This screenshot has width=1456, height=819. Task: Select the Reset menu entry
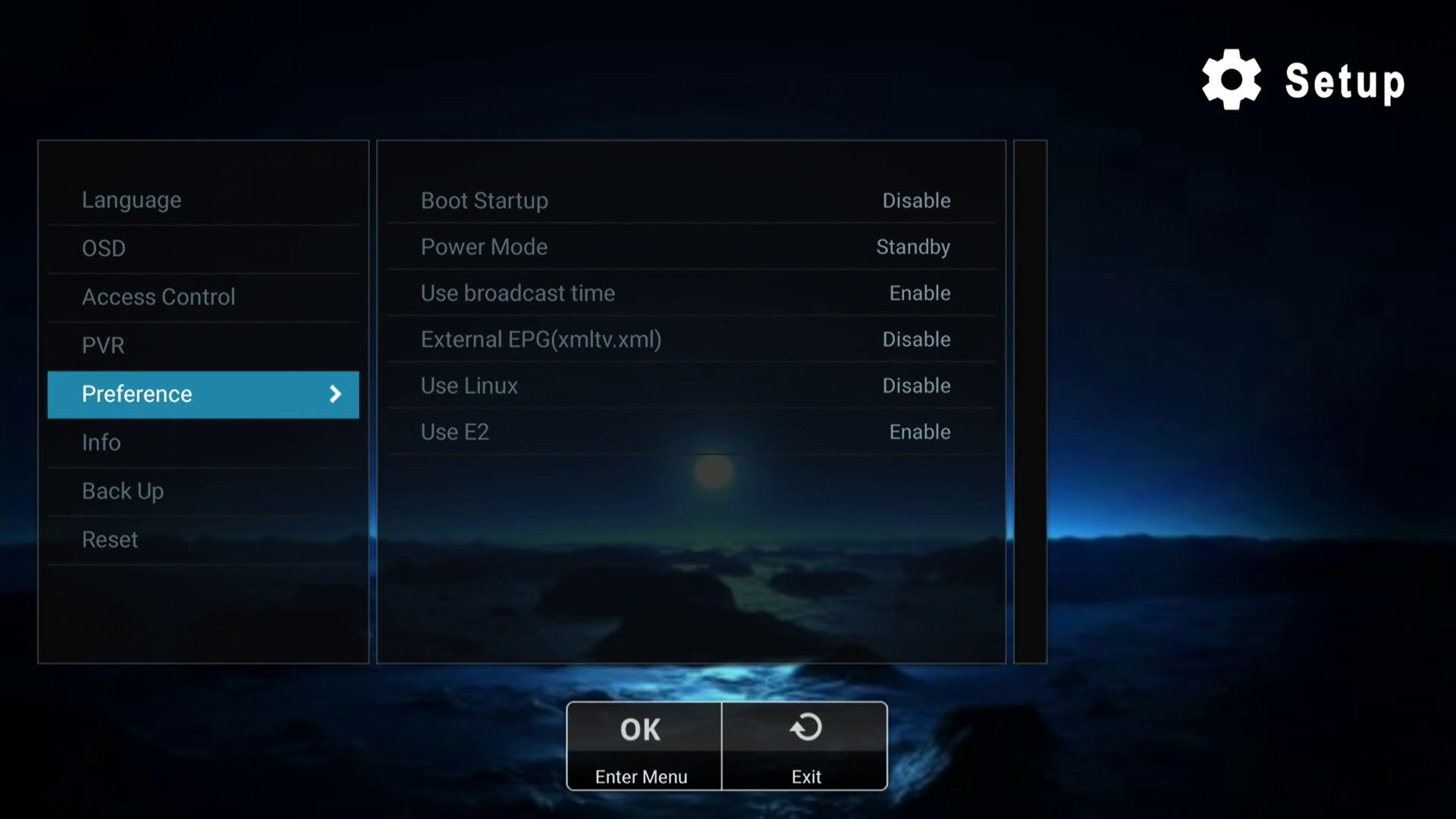[202, 540]
